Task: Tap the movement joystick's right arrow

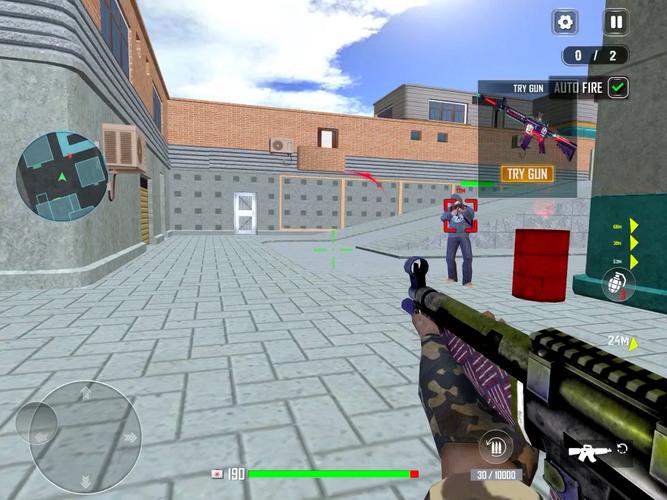Action: point(129,437)
